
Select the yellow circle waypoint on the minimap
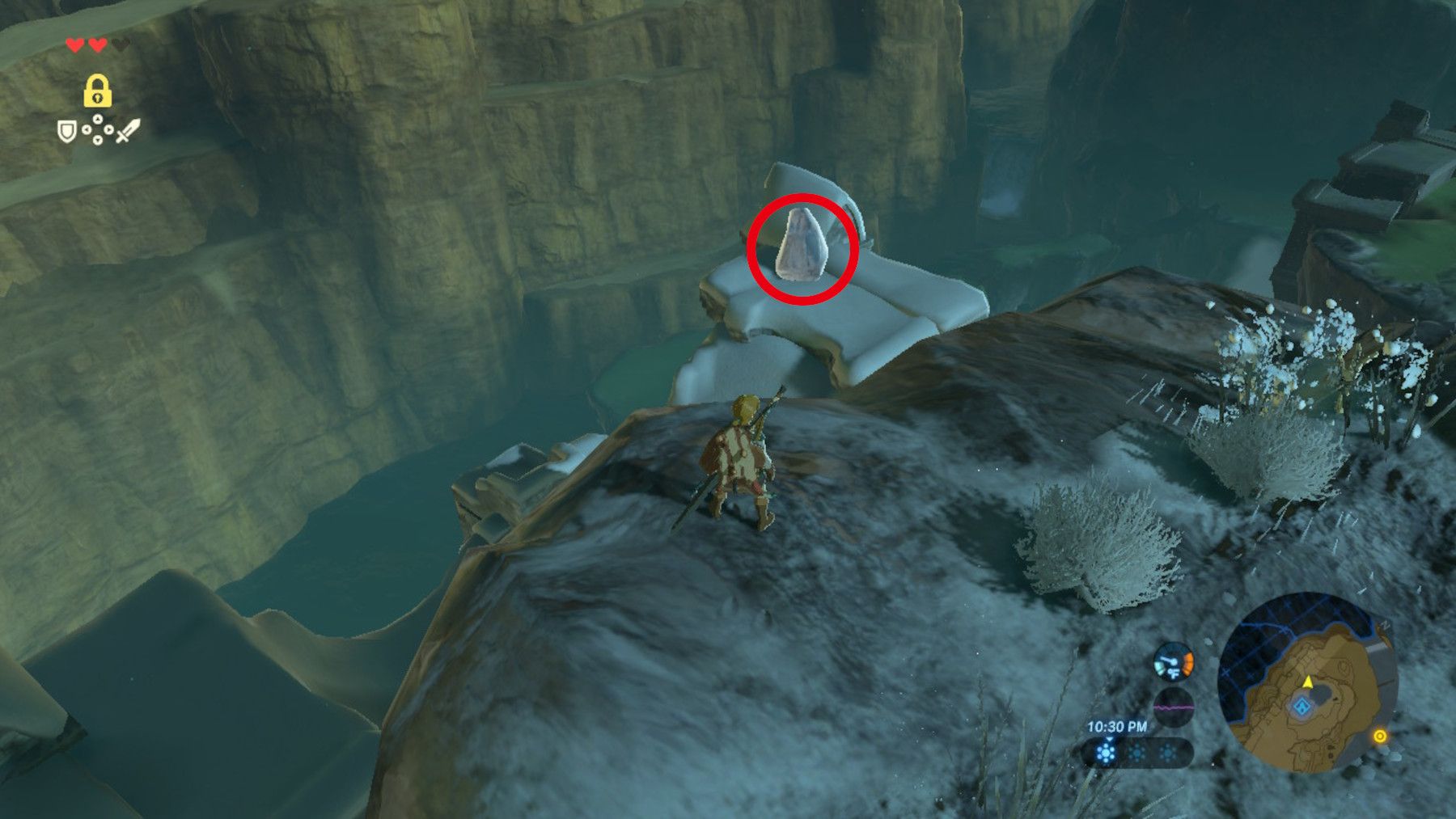tap(1380, 736)
